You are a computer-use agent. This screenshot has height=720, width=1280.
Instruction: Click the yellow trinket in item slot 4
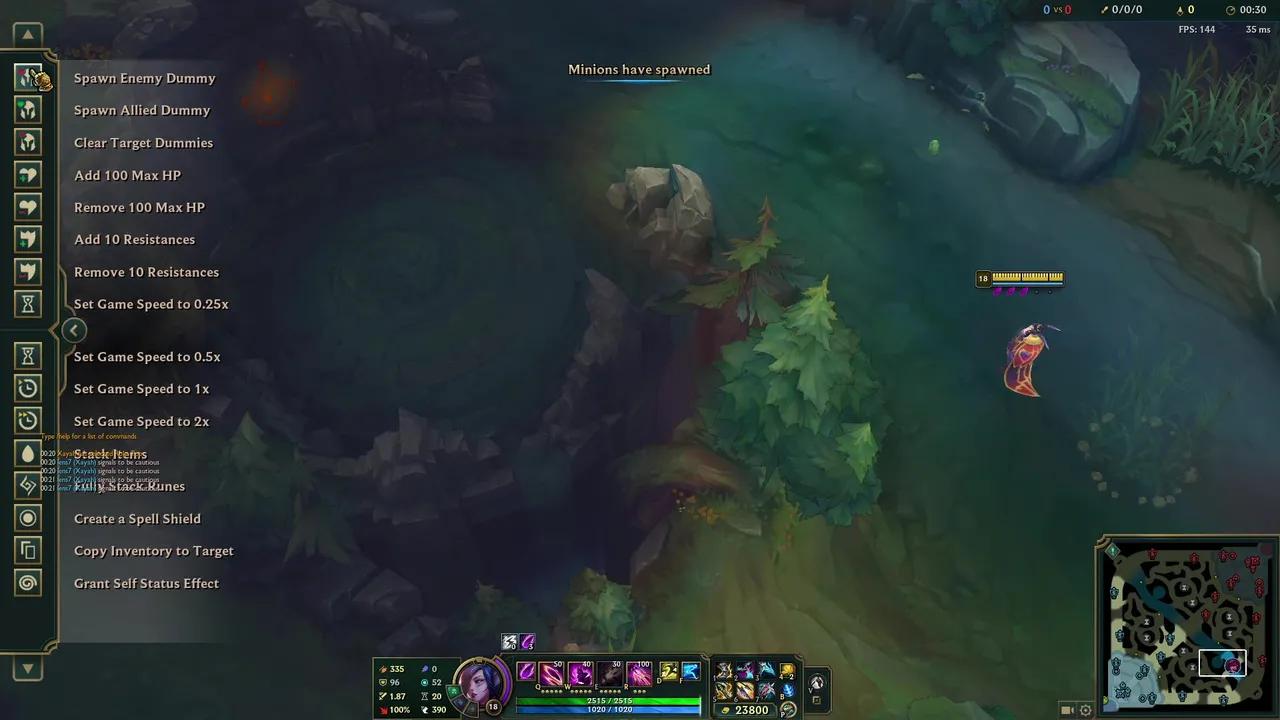pos(787,670)
